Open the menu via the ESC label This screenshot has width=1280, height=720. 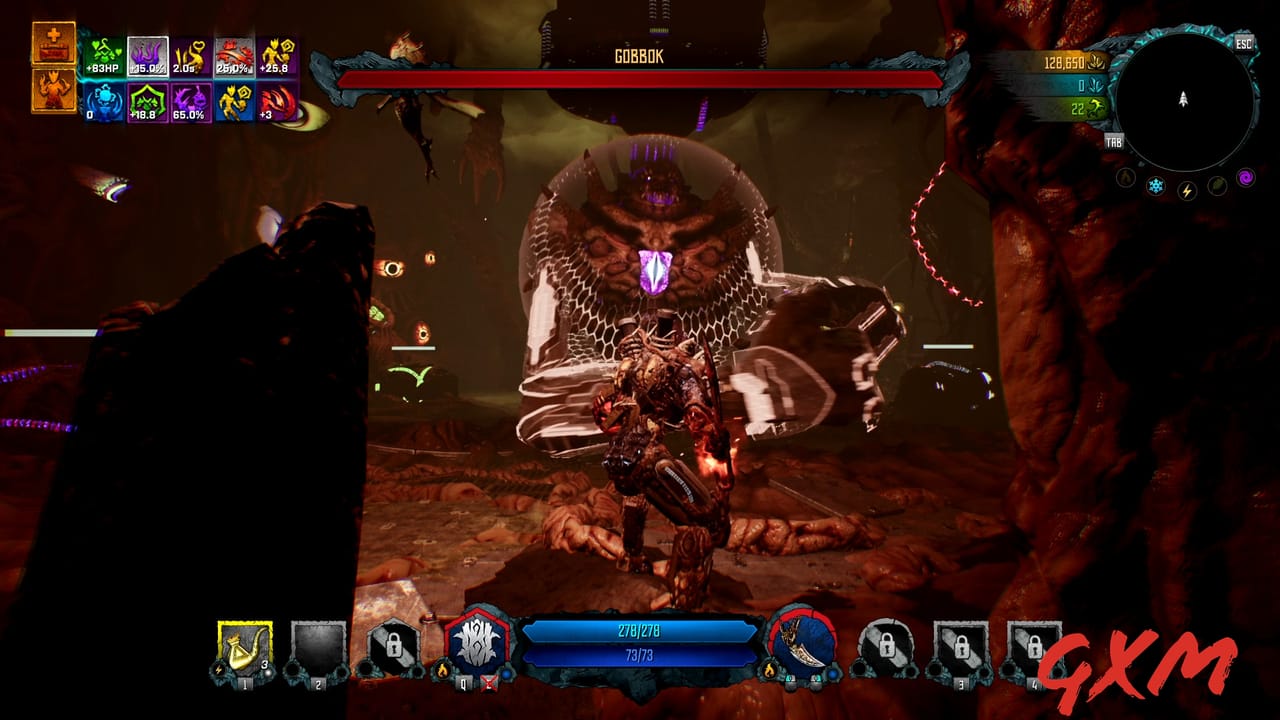click(1244, 44)
